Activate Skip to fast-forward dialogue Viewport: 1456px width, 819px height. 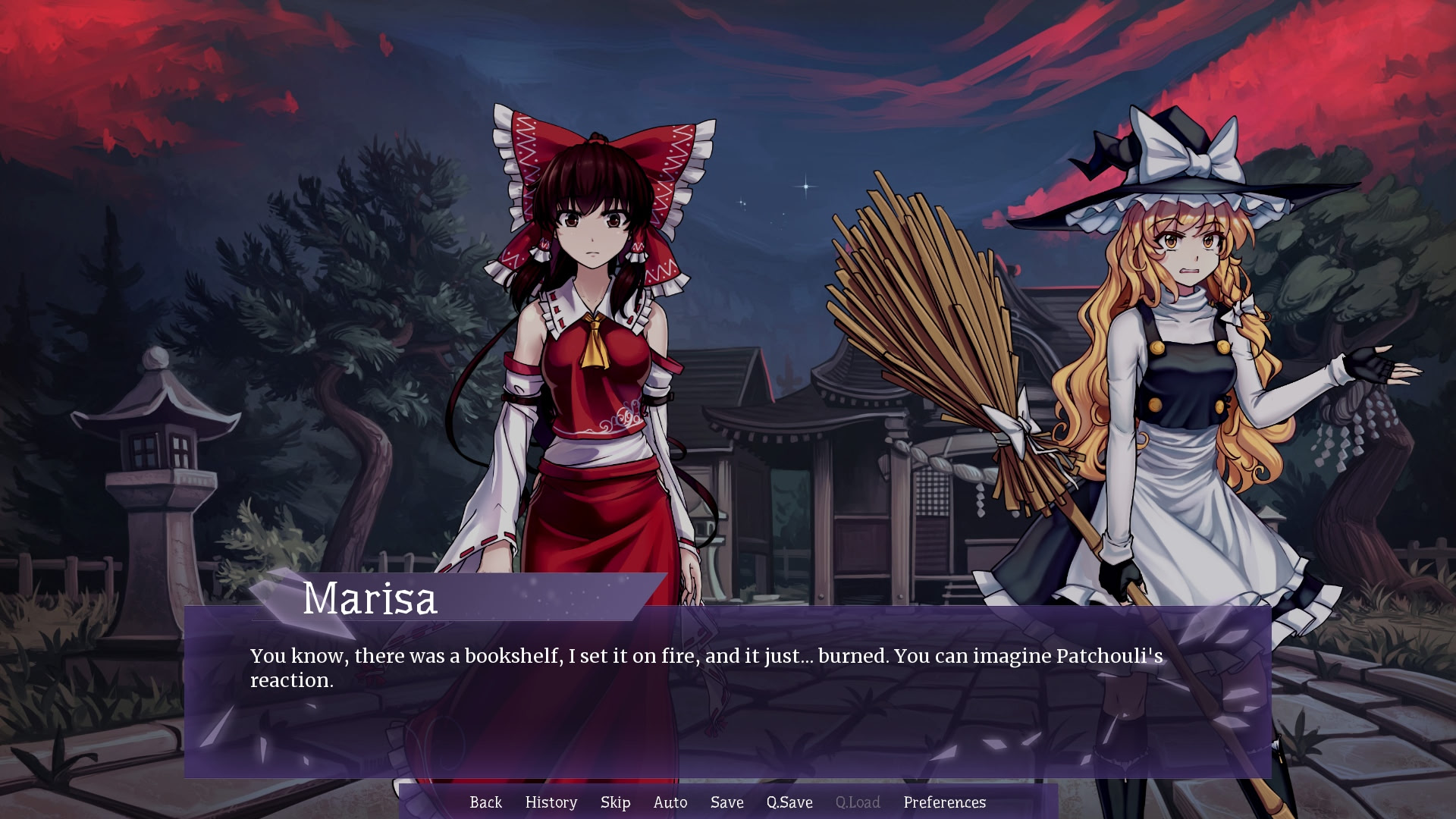pyautogui.click(x=615, y=802)
